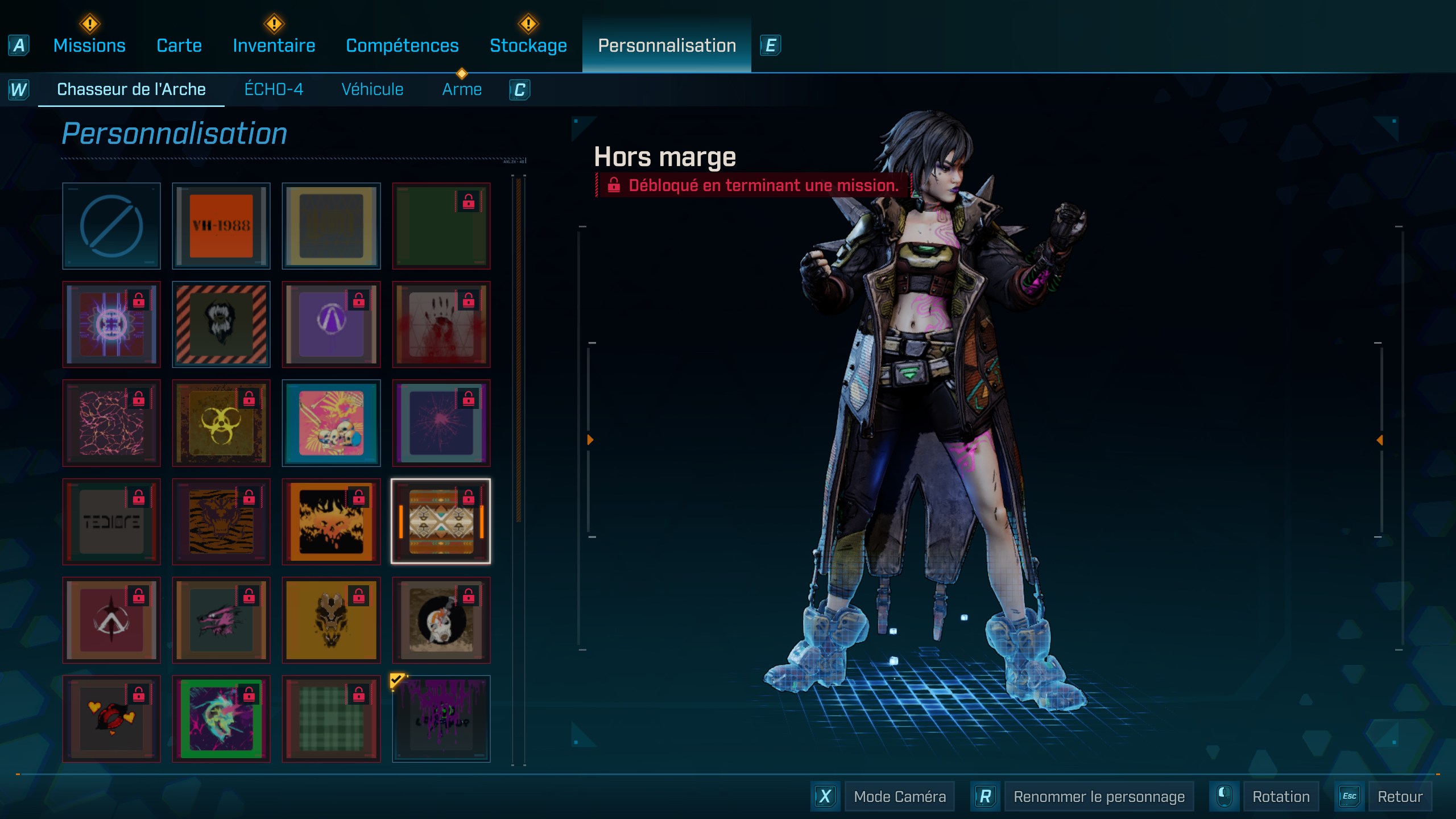The image size is (1456, 819).
Task: Switch to the Missions tab
Action: pos(89,45)
